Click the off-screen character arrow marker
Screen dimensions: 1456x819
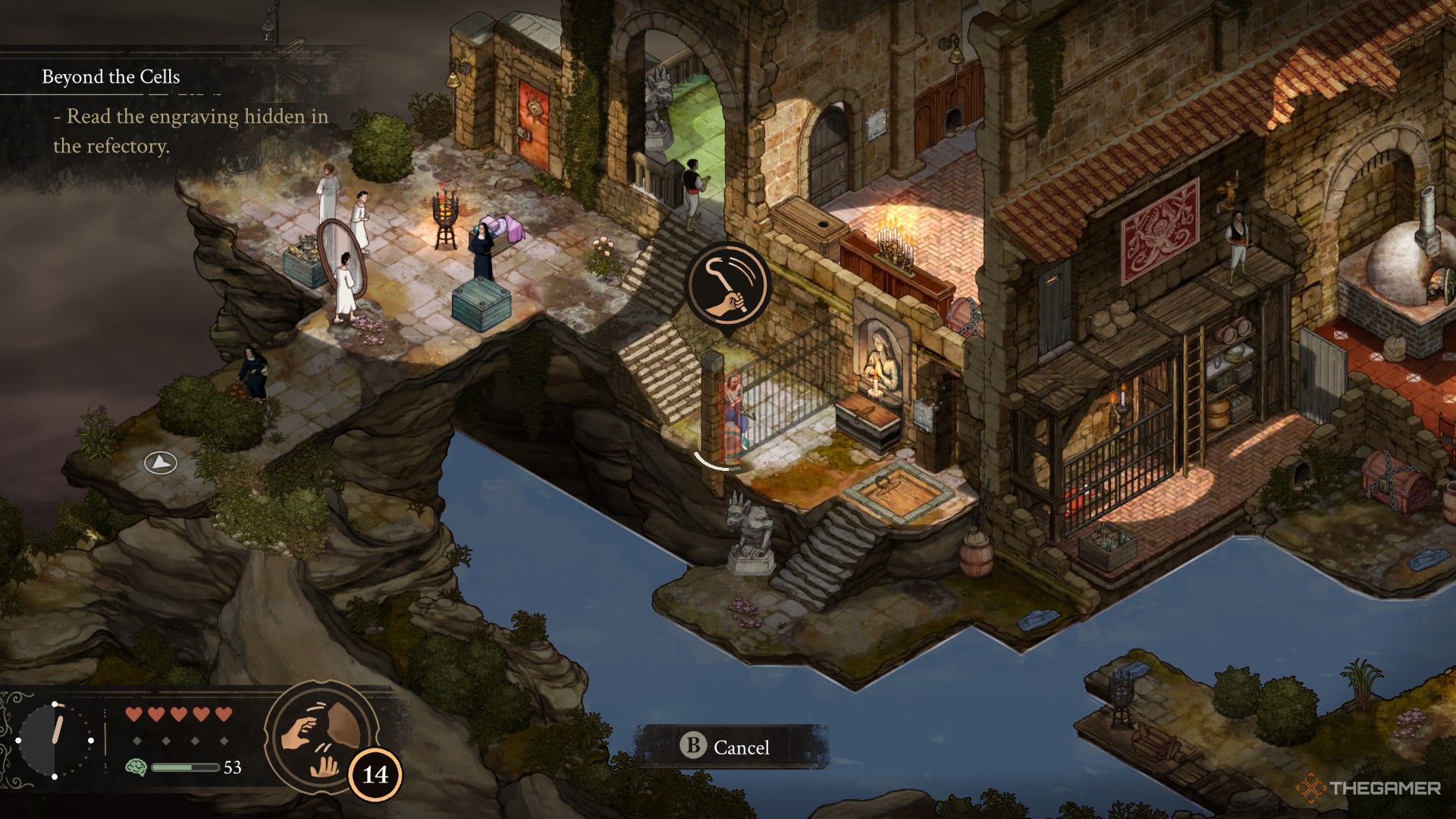point(161,462)
